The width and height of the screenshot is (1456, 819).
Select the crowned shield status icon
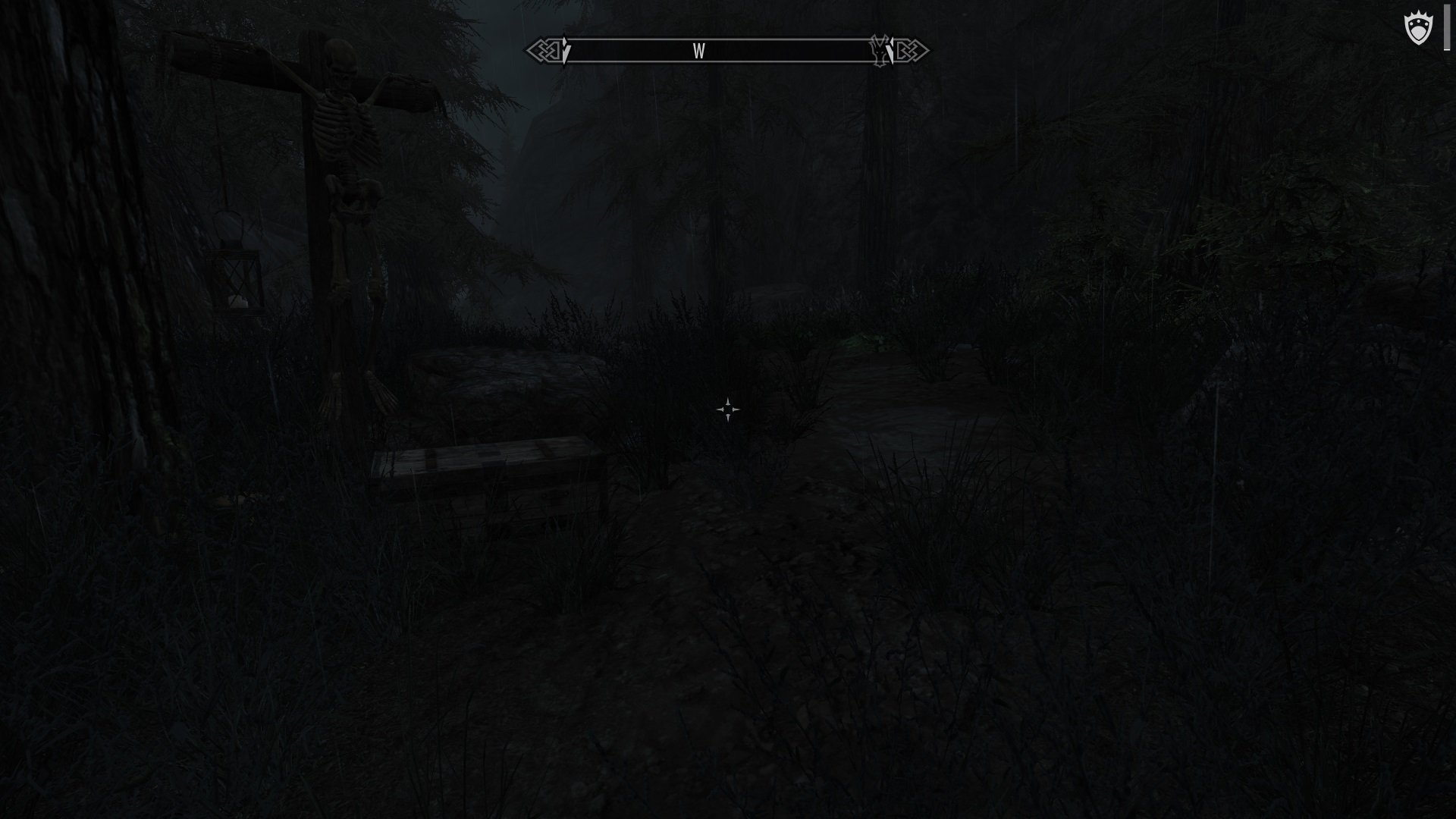click(x=1418, y=30)
